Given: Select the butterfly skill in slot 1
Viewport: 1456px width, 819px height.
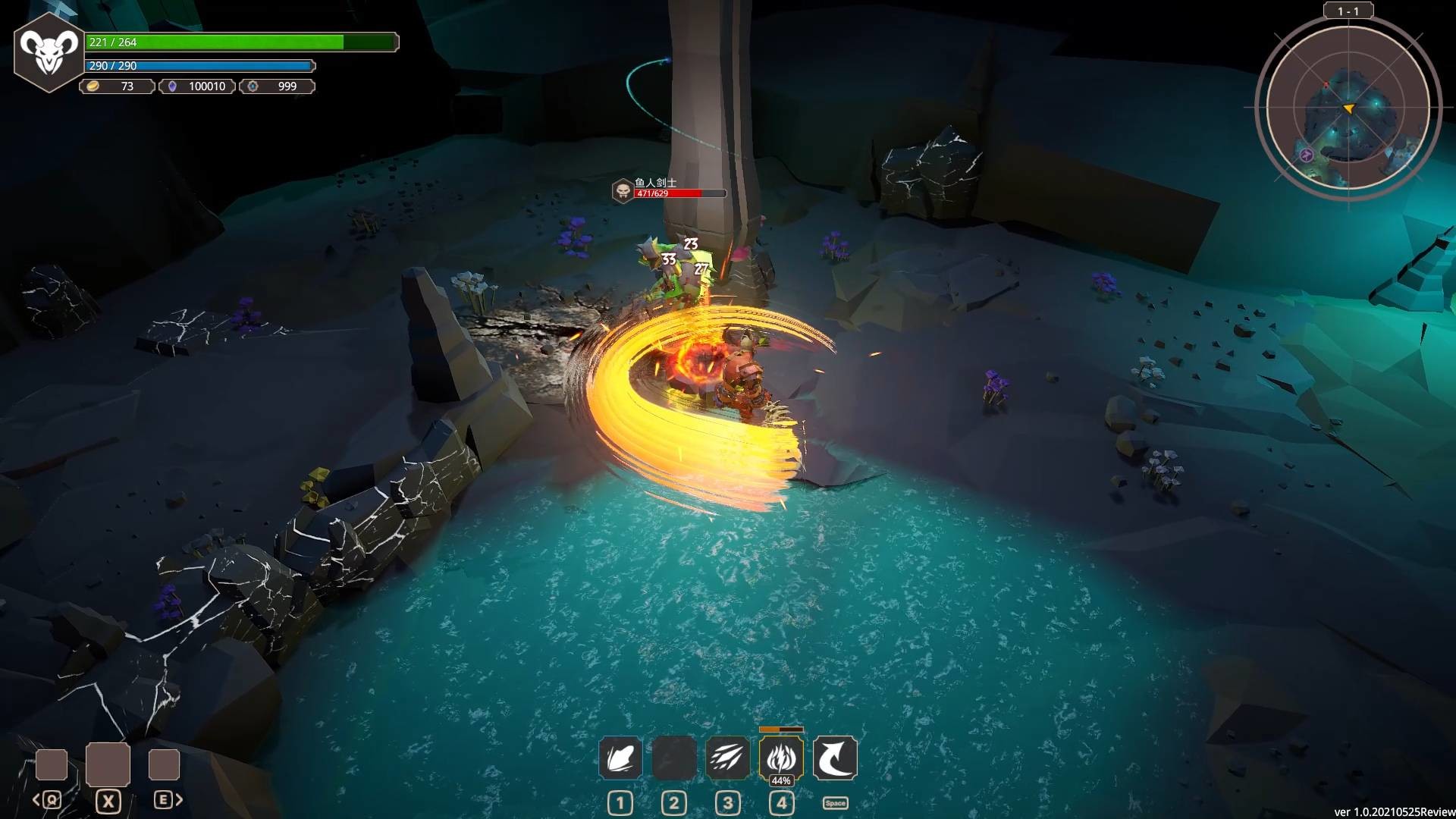Looking at the screenshot, I should (620, 758).
